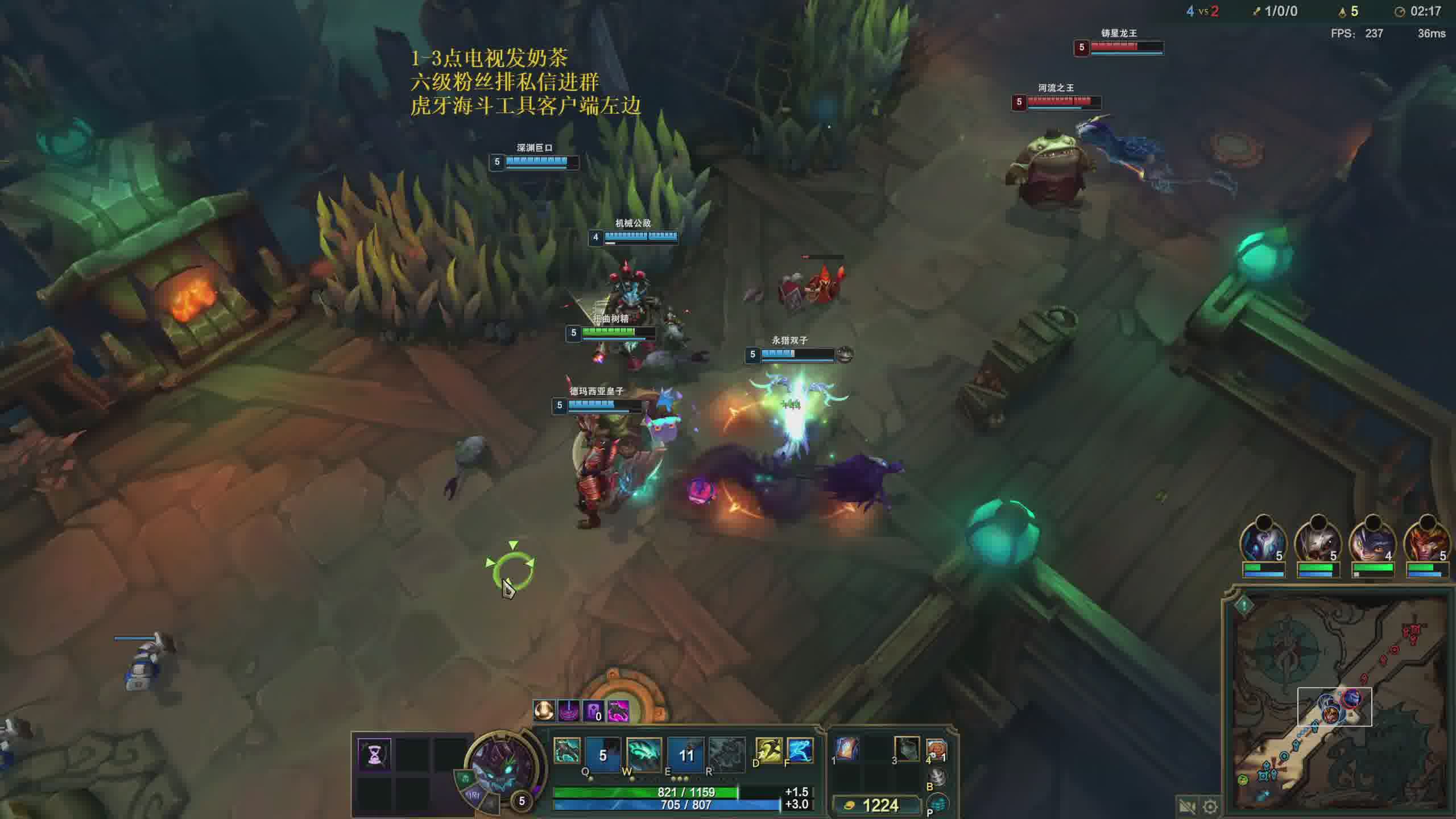Activate the W ability on cooldown 5
The image size is (1456, 819).
[603, 754]
